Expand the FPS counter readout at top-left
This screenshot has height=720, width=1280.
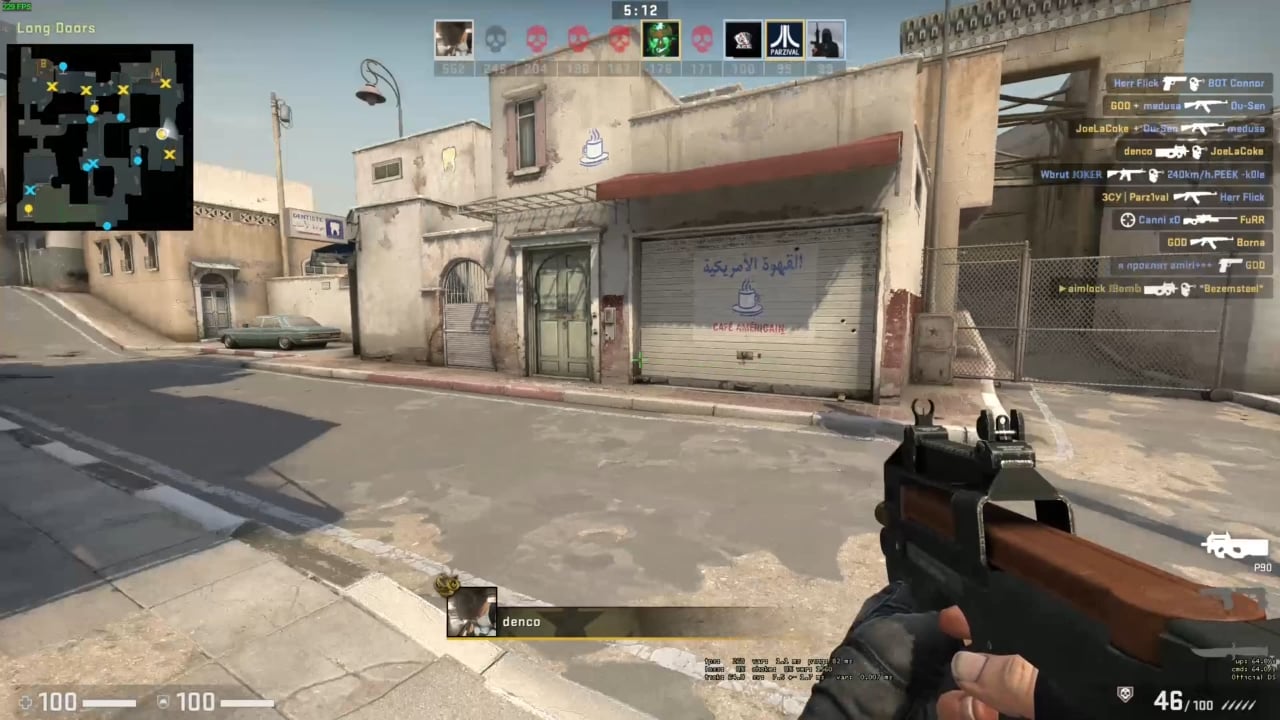16,5
